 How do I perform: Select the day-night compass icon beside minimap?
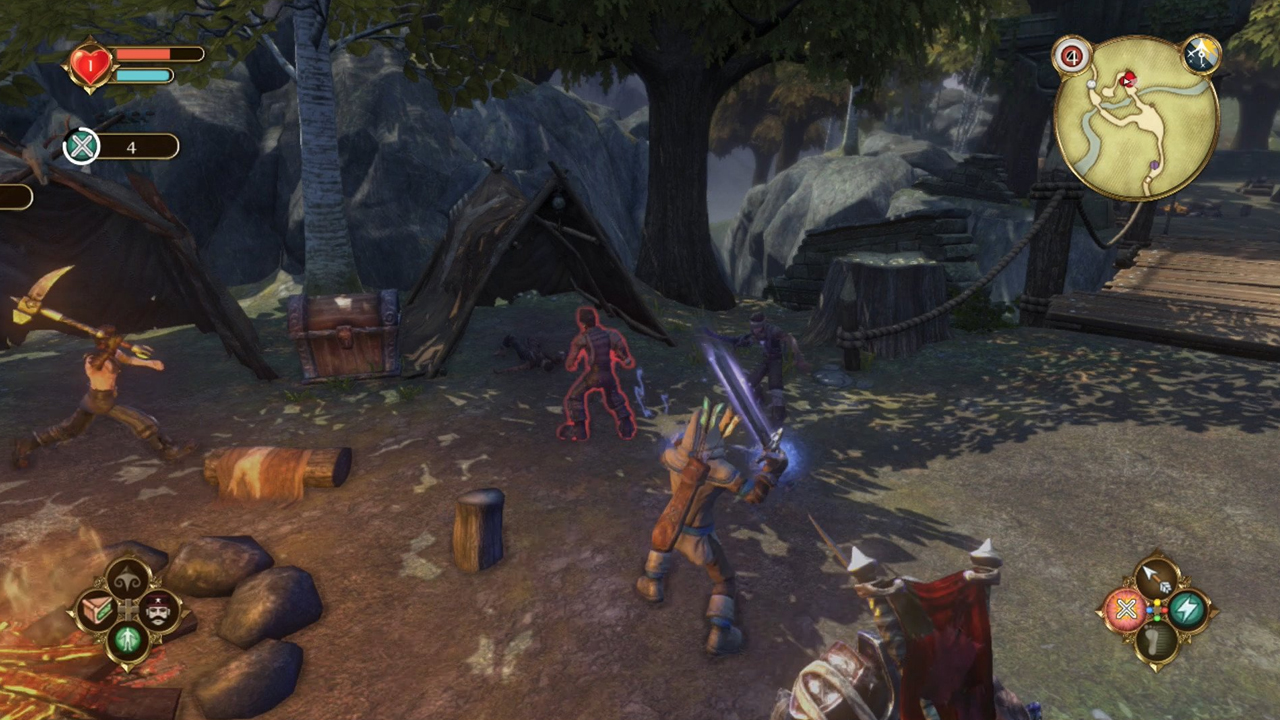coord(1201,55)
